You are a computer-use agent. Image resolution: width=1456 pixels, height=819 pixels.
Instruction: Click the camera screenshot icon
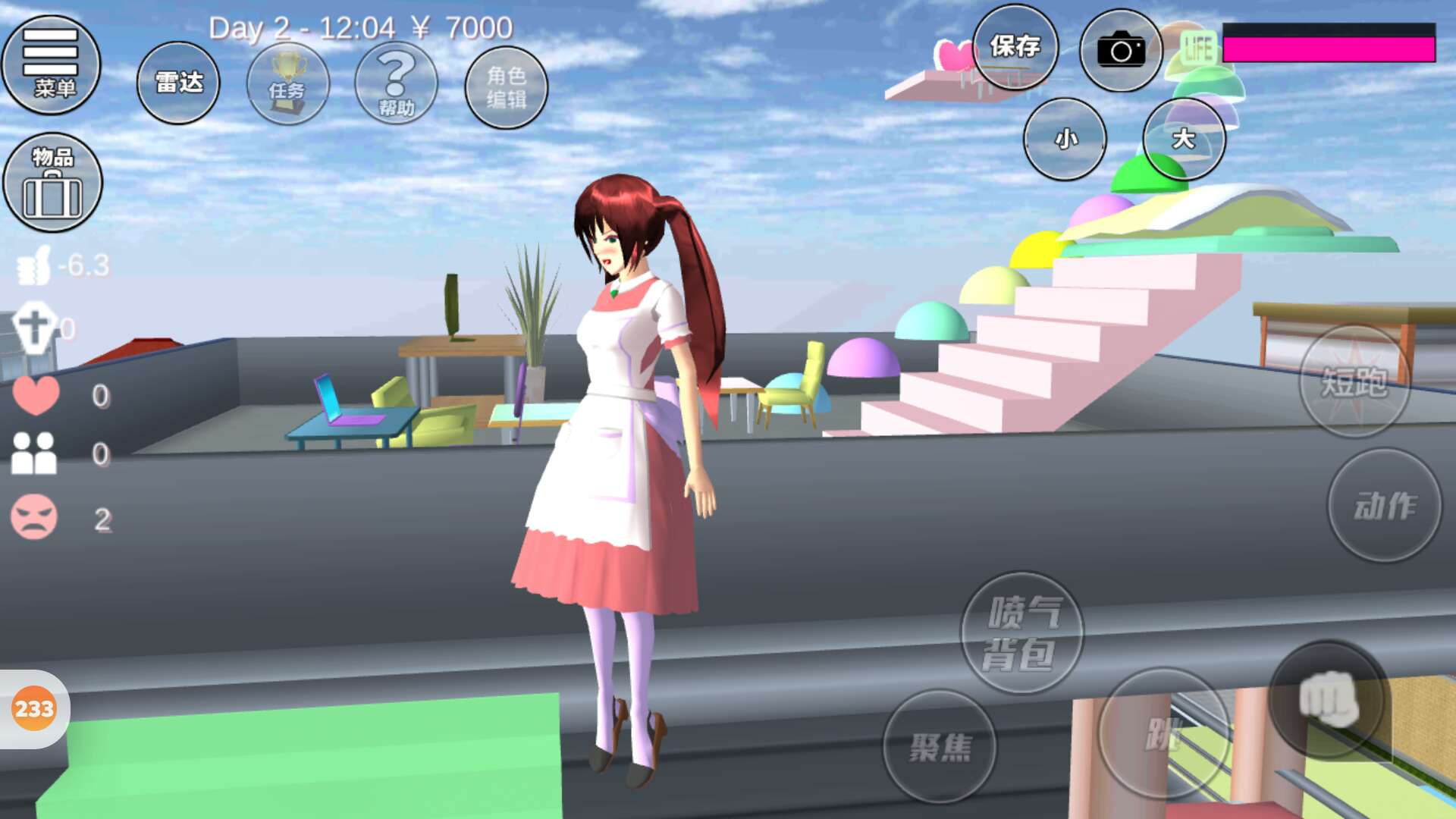coord(1121,51)
